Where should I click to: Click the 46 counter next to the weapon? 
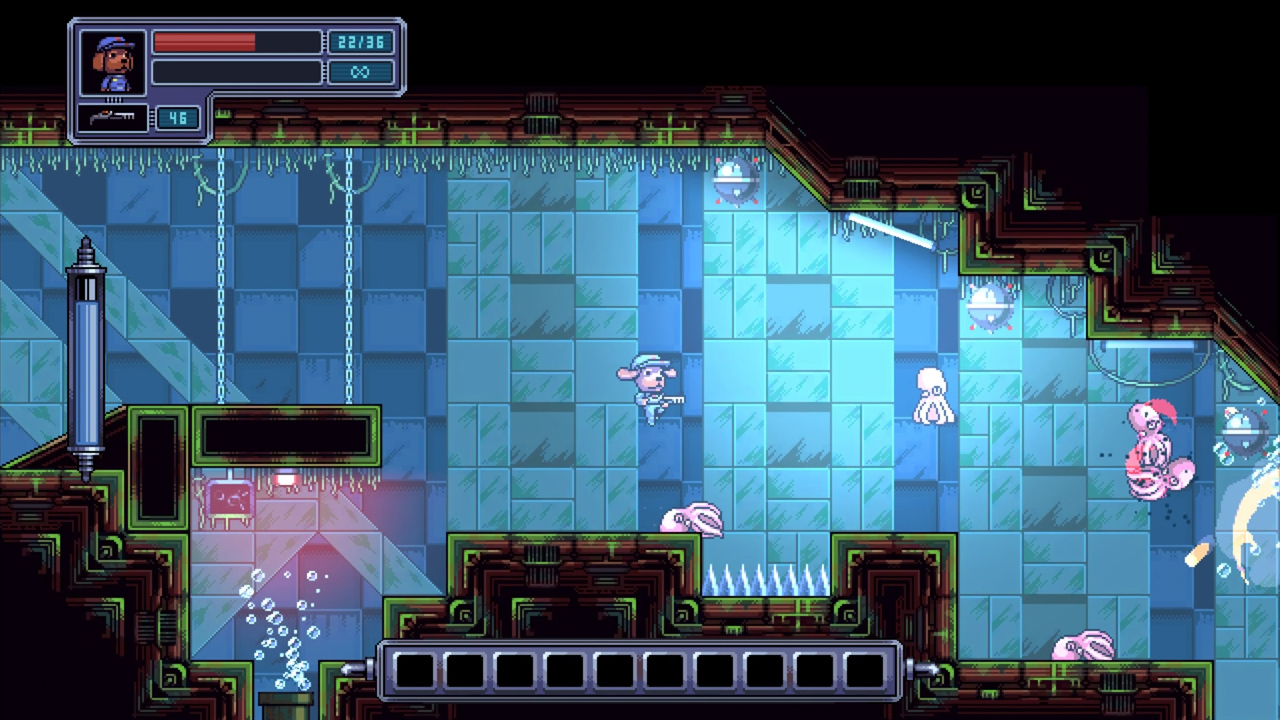(178, 118)
